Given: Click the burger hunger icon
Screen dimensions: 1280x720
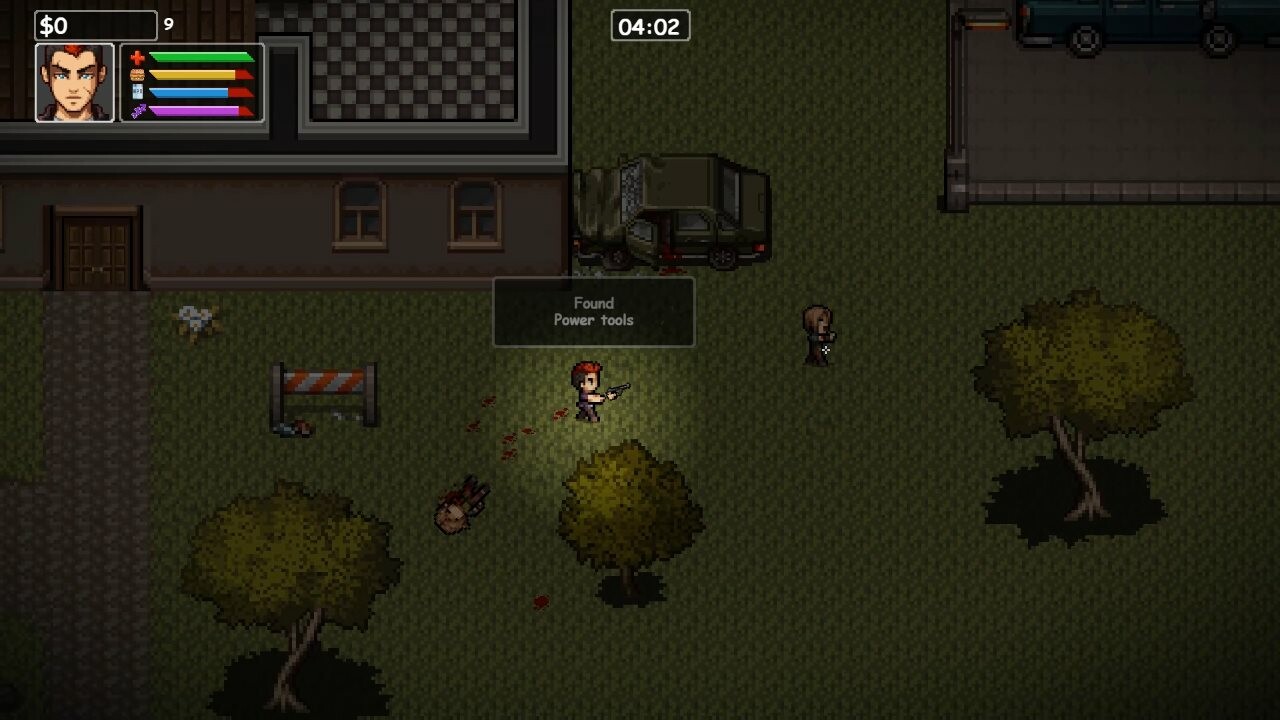Looking at the screenshot, I should pyautogui.click(x=137, y=75).
